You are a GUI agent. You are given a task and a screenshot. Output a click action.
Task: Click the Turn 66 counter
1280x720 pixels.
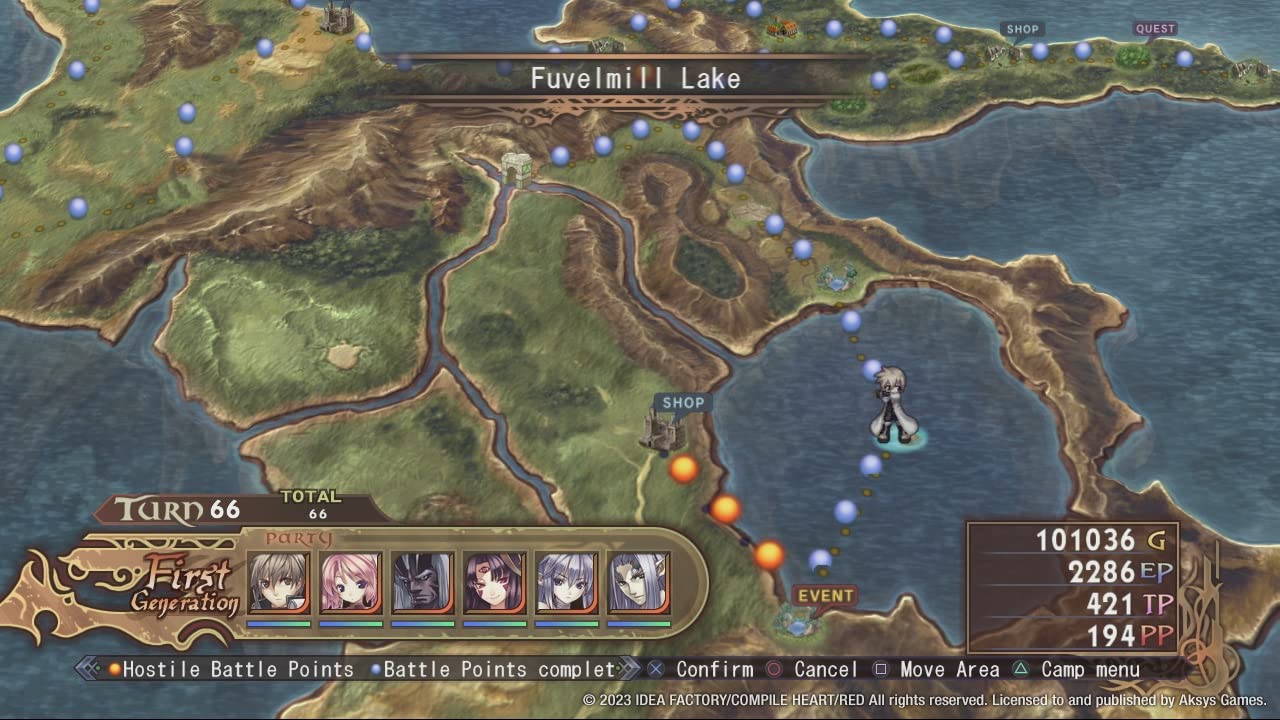[173, 507]
